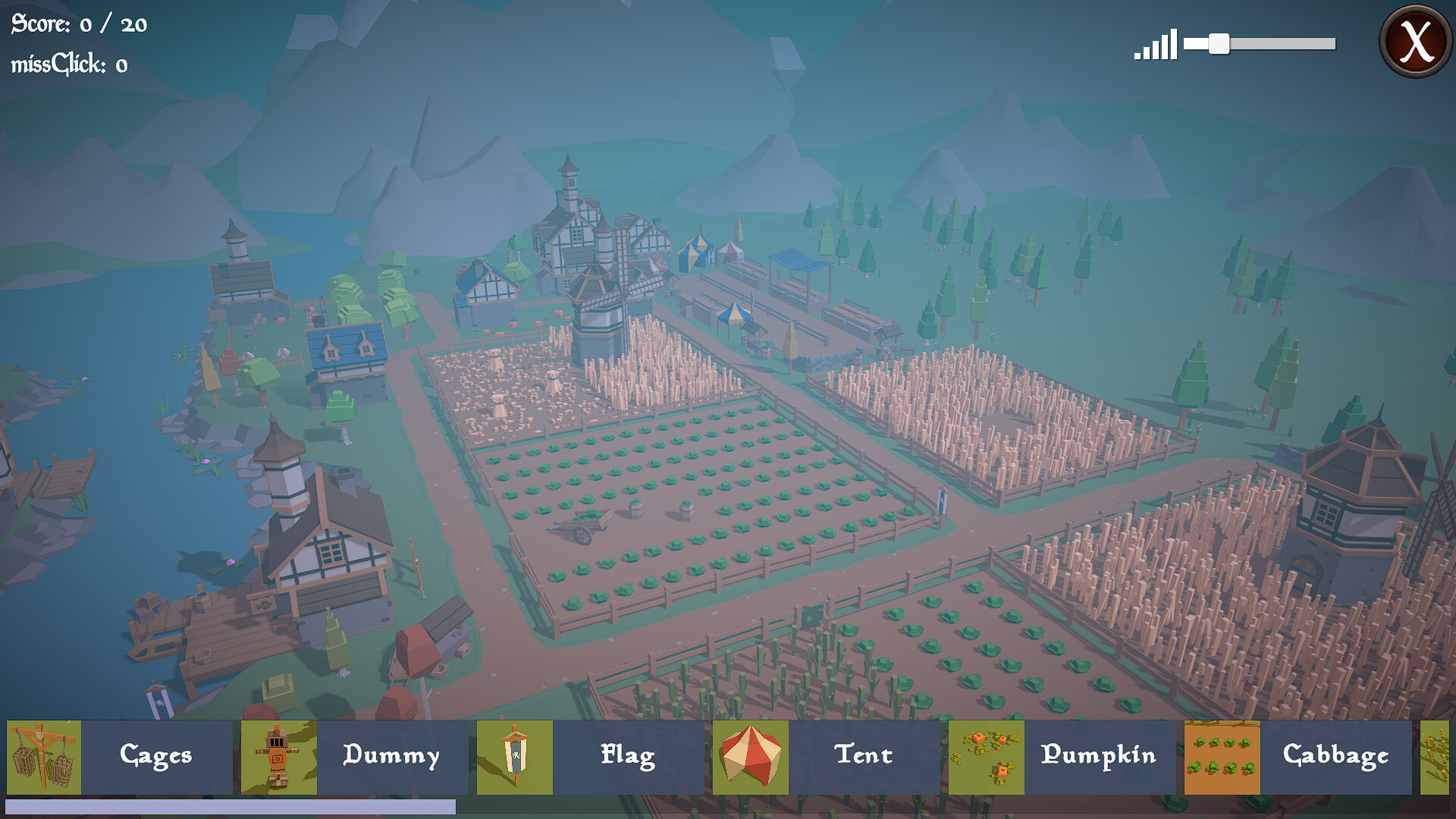Click the horizontal scrollbar under the item list
The image size is (1456, 819).
tap(231, 807)
